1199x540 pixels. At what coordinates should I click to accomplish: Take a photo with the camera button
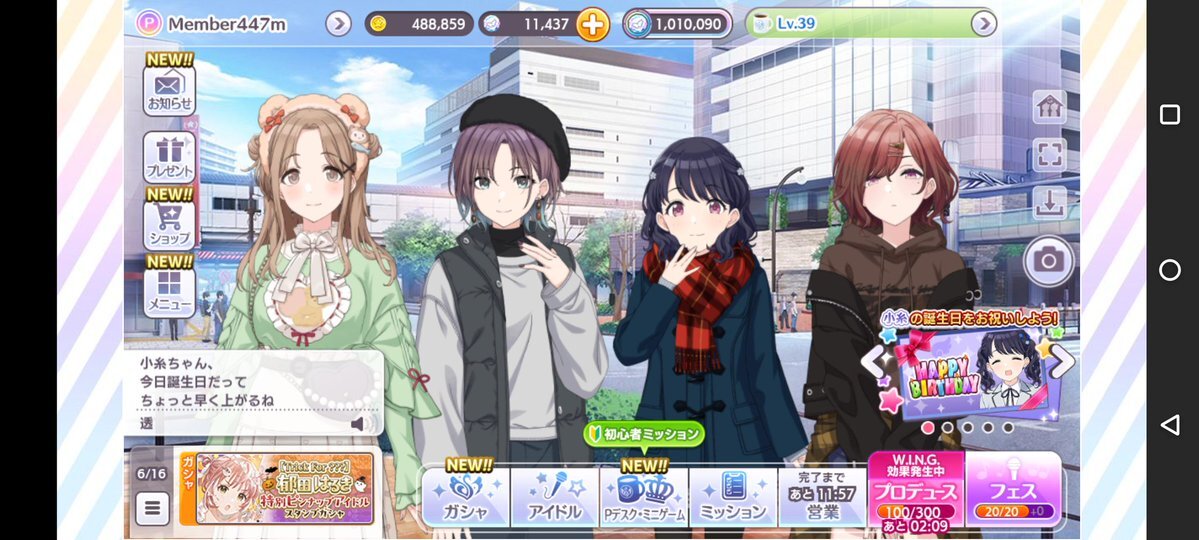point(1048,261)
